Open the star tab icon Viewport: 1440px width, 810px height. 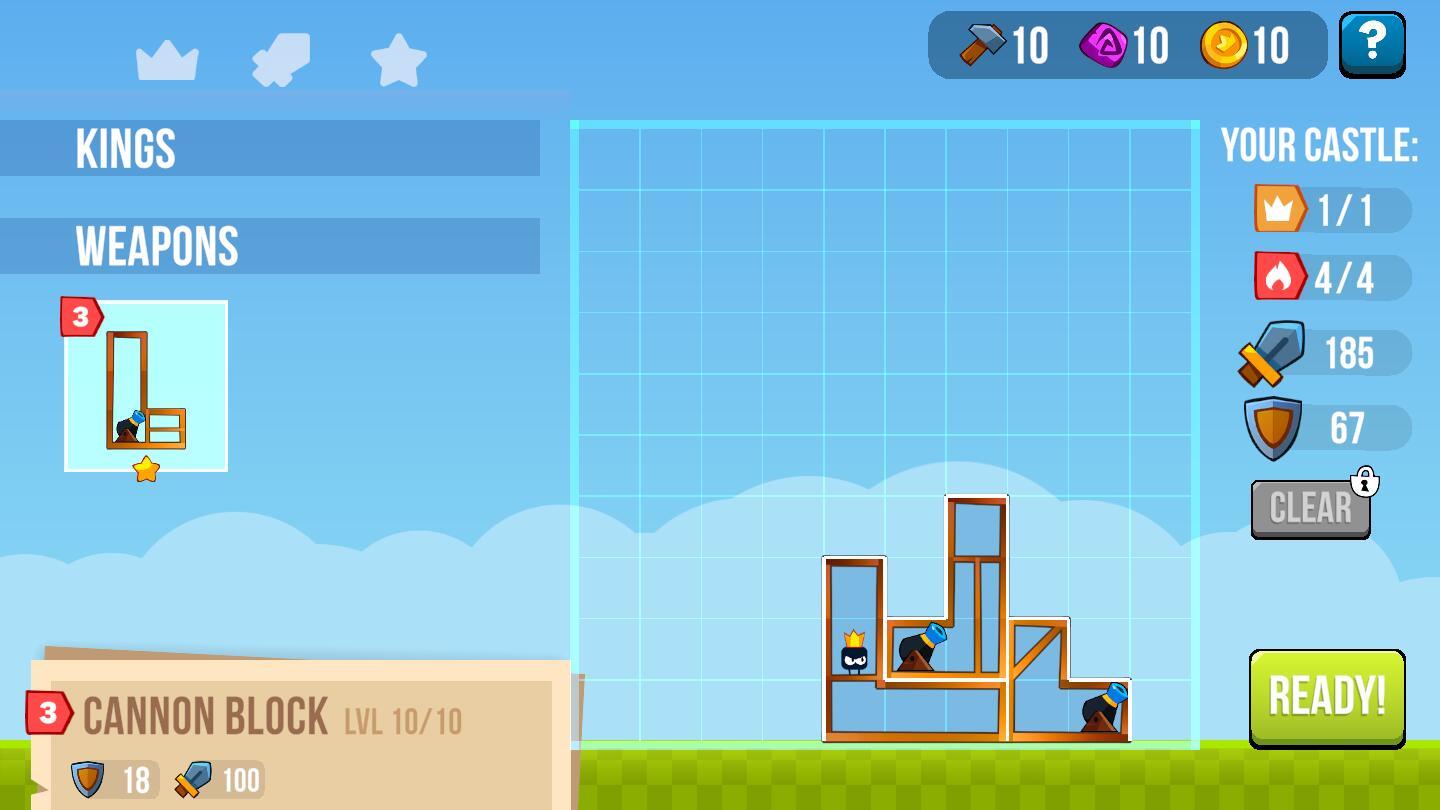click(399, 60)
